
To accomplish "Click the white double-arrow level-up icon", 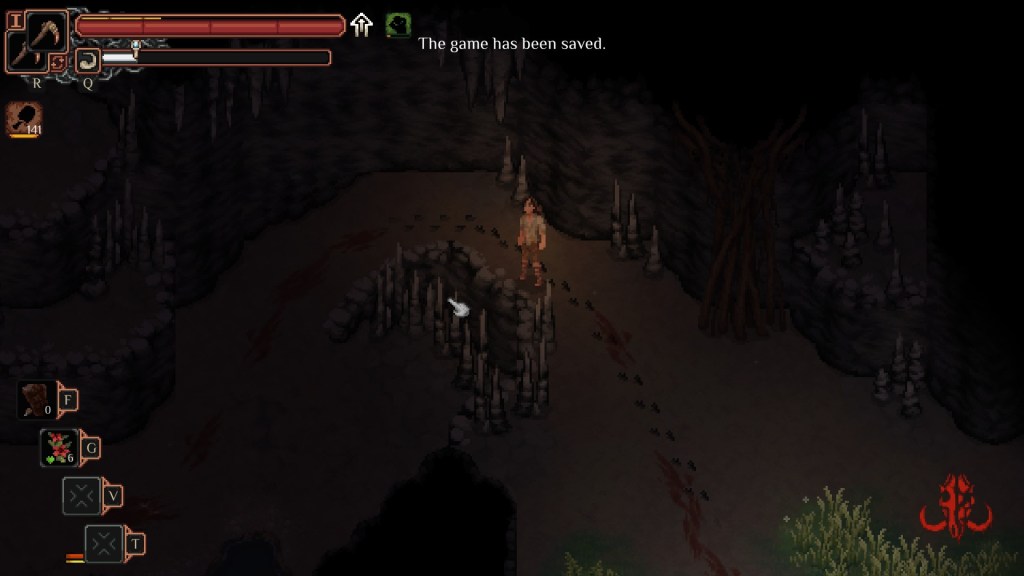I will [x=362, y=25].
